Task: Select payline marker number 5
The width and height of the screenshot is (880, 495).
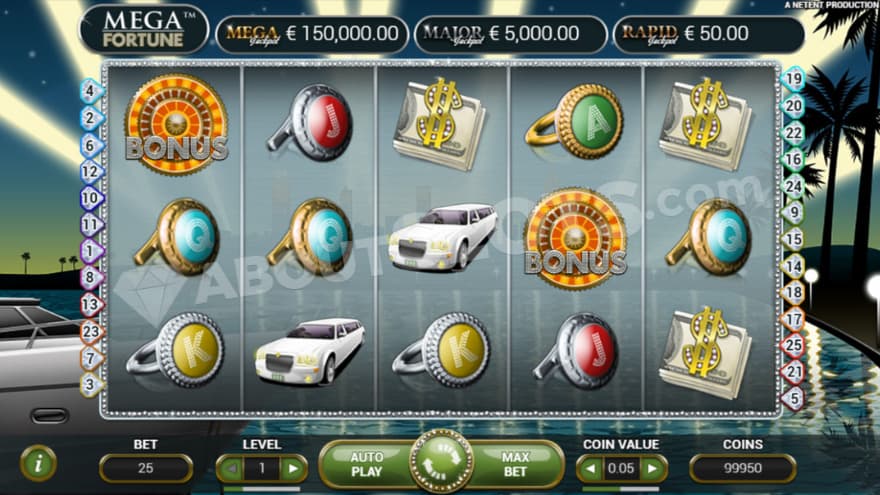Action: [x=793, y=398]
